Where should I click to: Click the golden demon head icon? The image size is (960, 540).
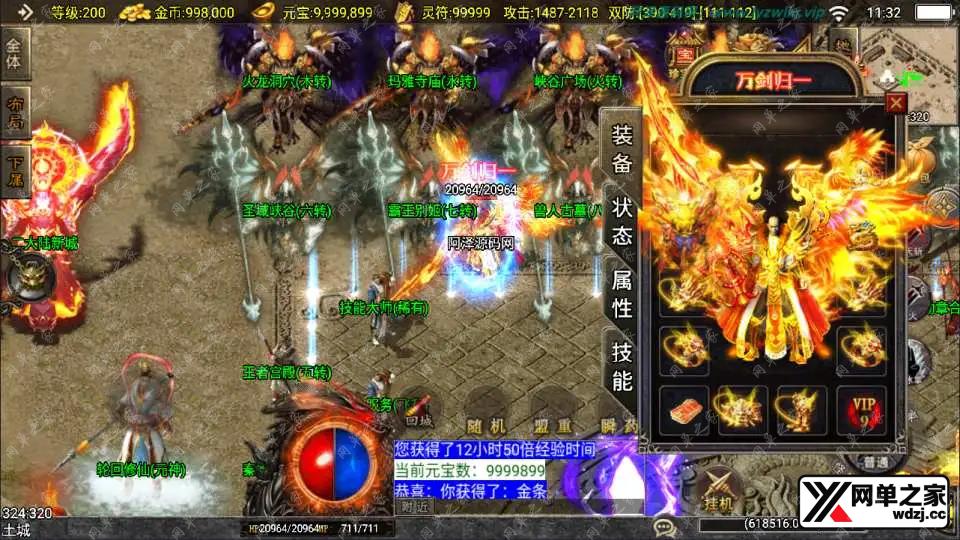point(28,275)
